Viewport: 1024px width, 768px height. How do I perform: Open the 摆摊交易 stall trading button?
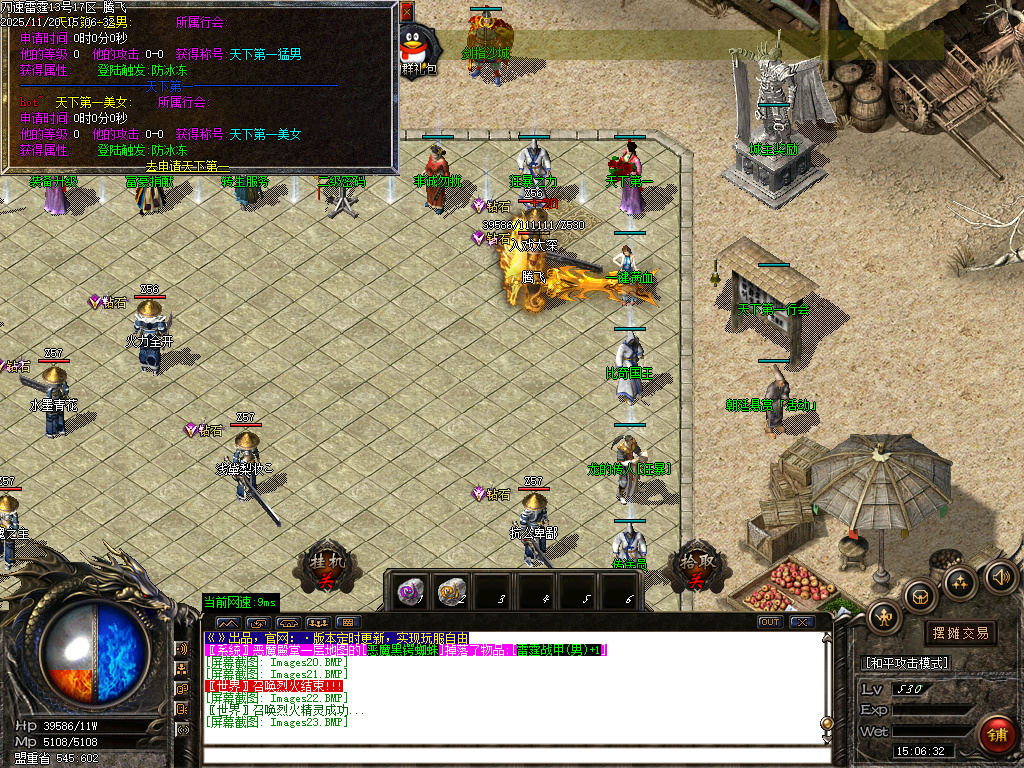(x=960, y=632)
